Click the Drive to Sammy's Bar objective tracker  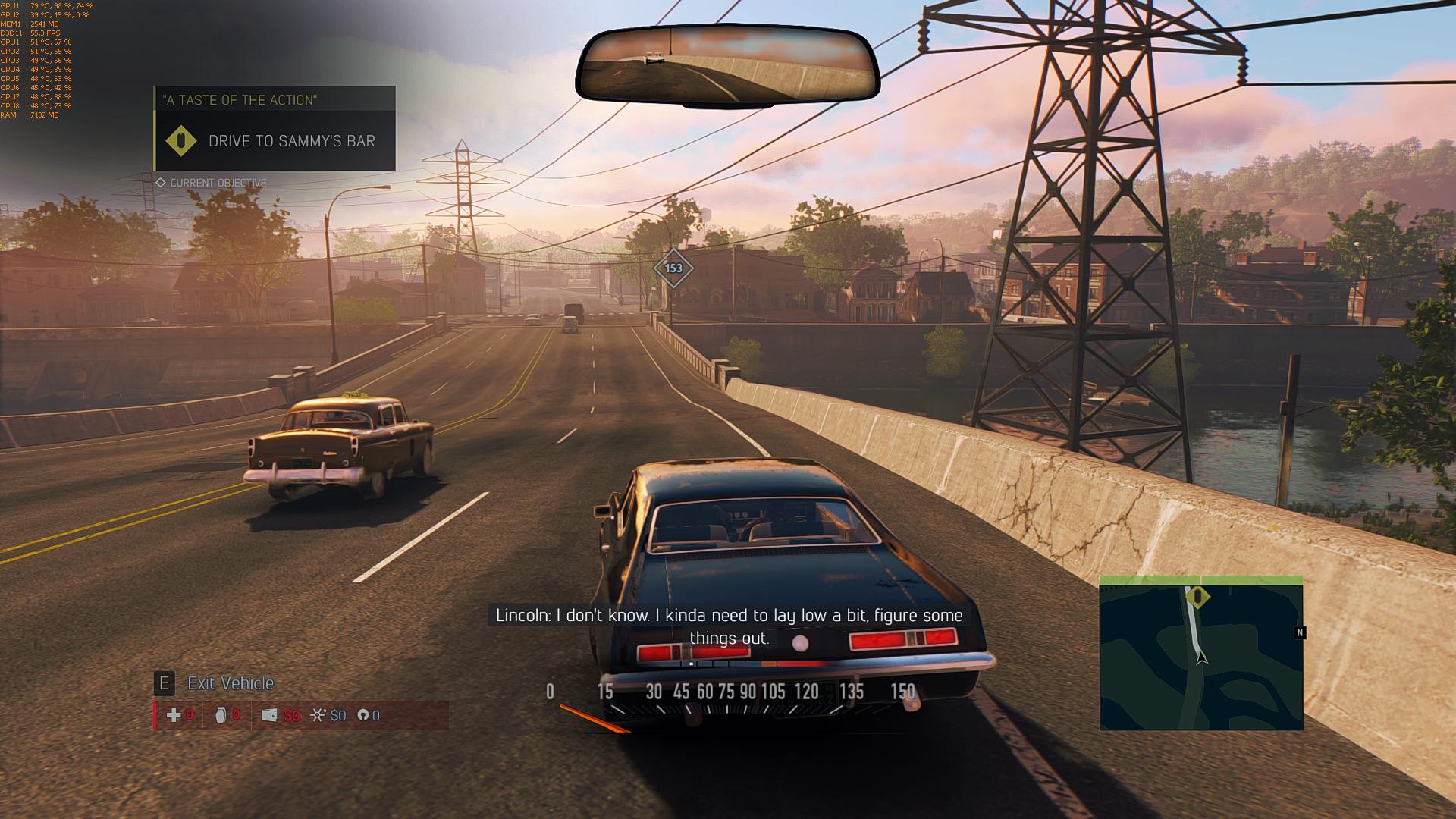coord(275,141)
